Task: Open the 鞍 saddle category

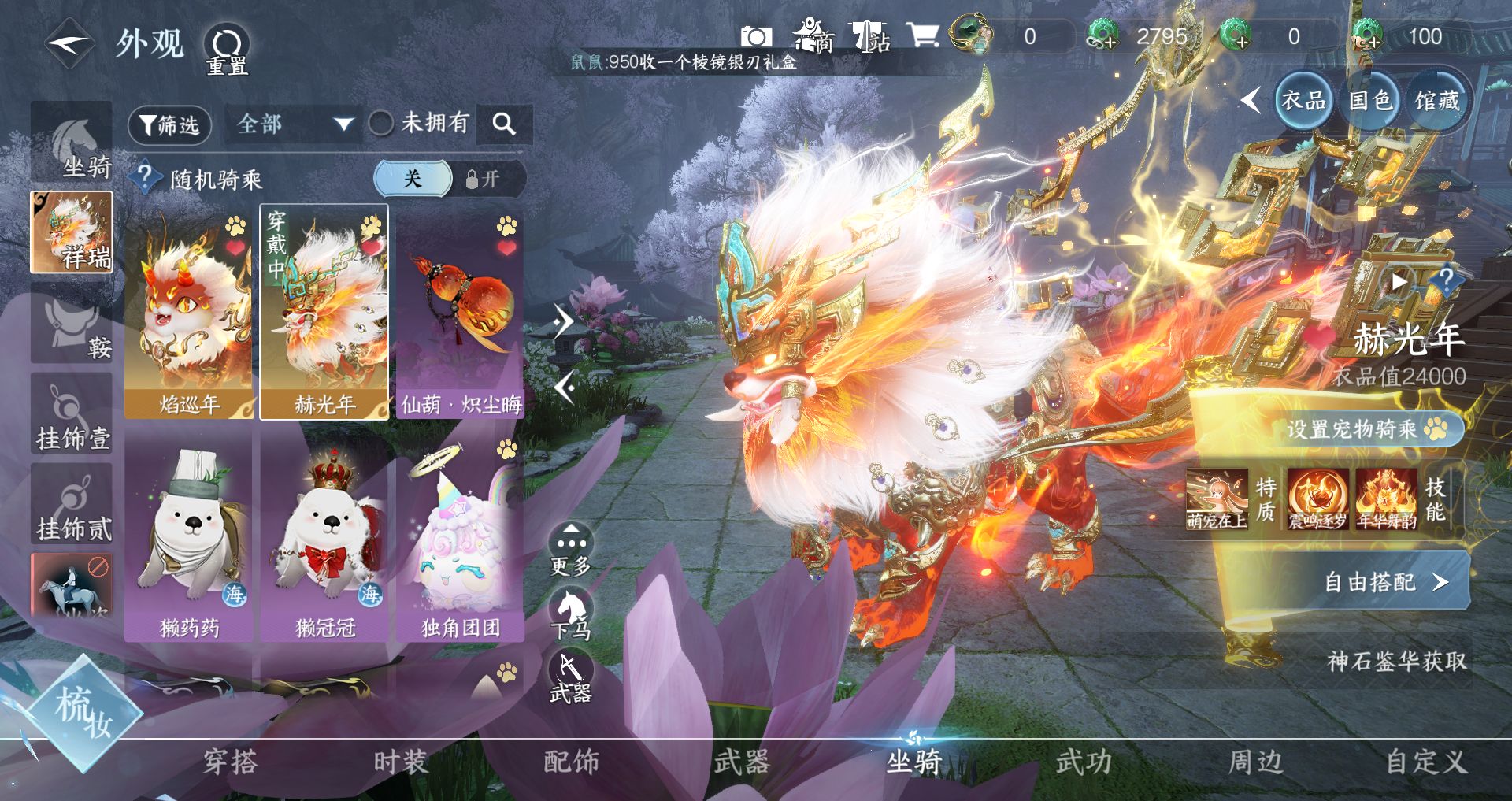Action: pos(72,326)
